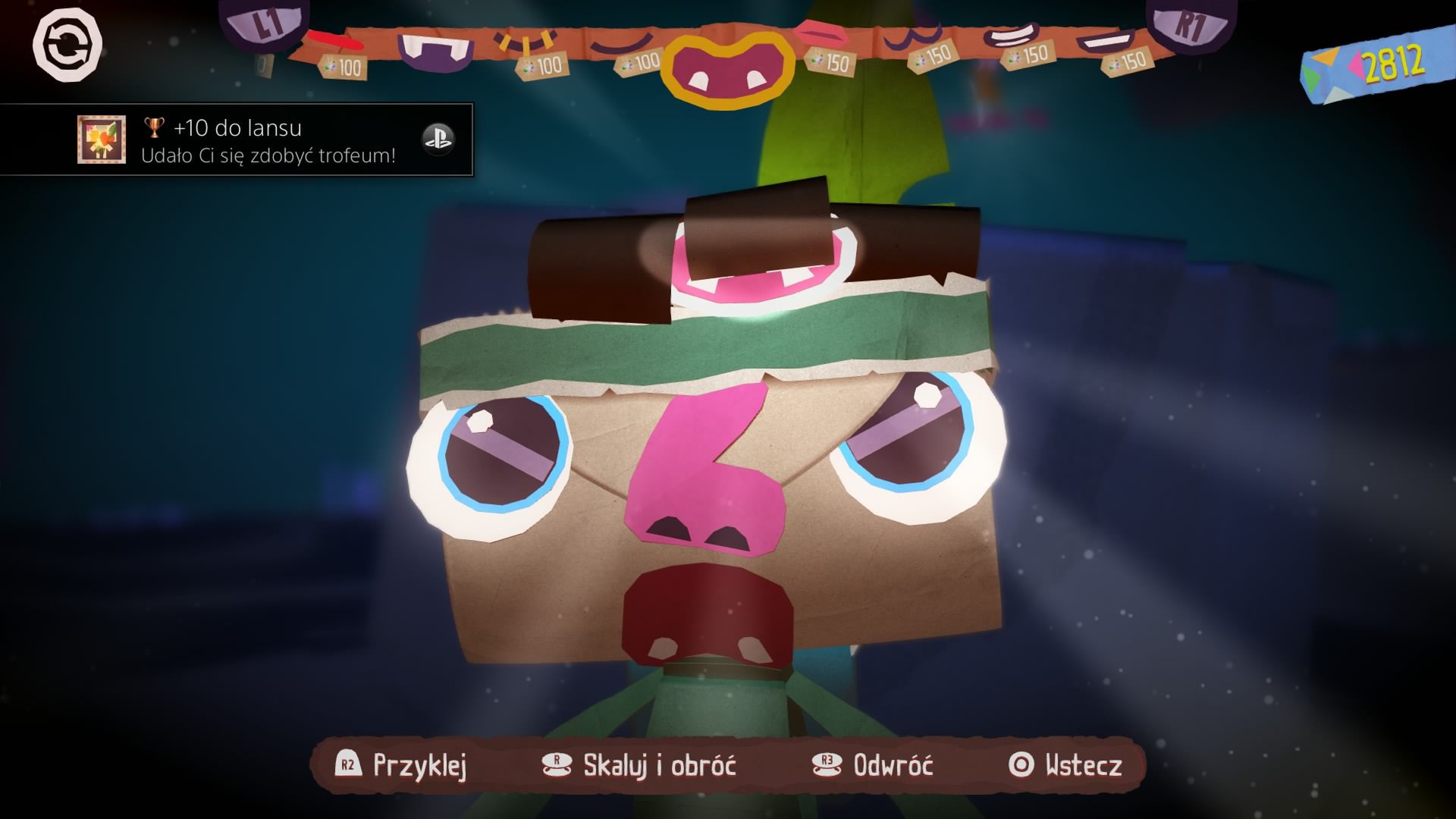Click the PlayStation logo in the notification
This screenshot has width=1456, height=819.
coord(438,140)
